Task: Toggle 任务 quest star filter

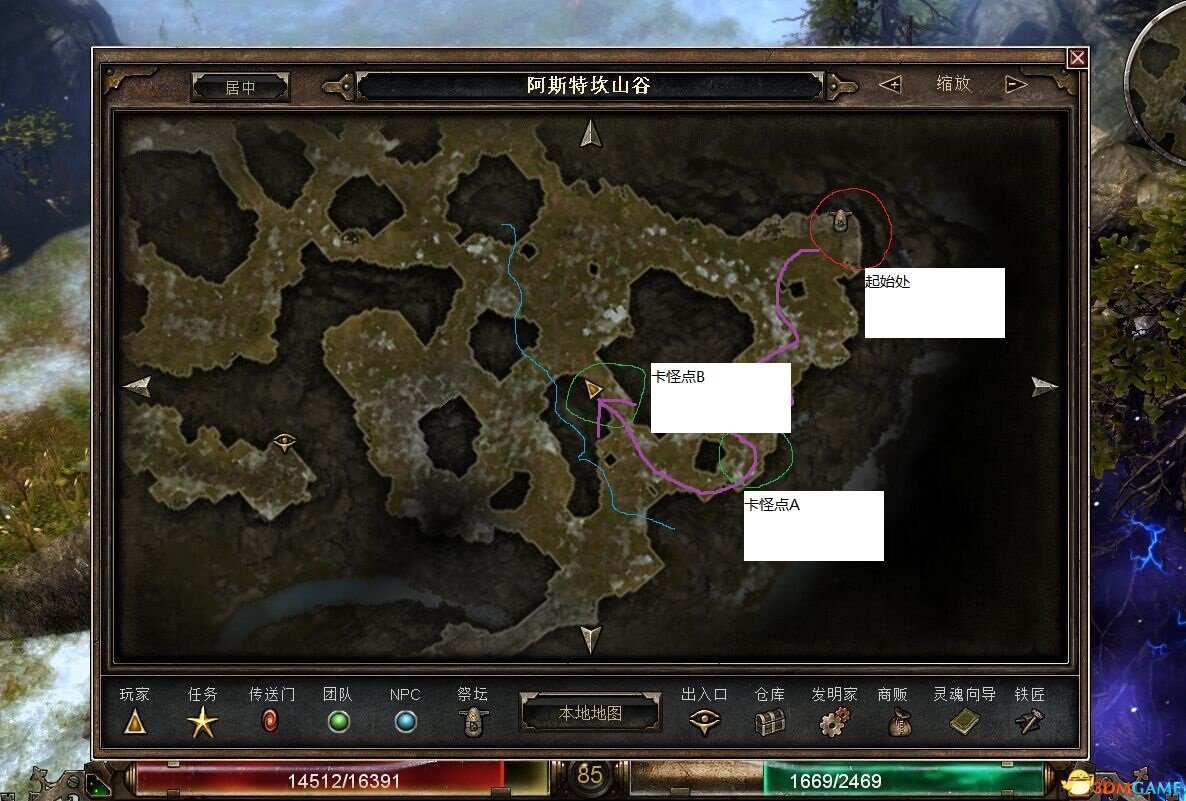Action: [202, 721]
